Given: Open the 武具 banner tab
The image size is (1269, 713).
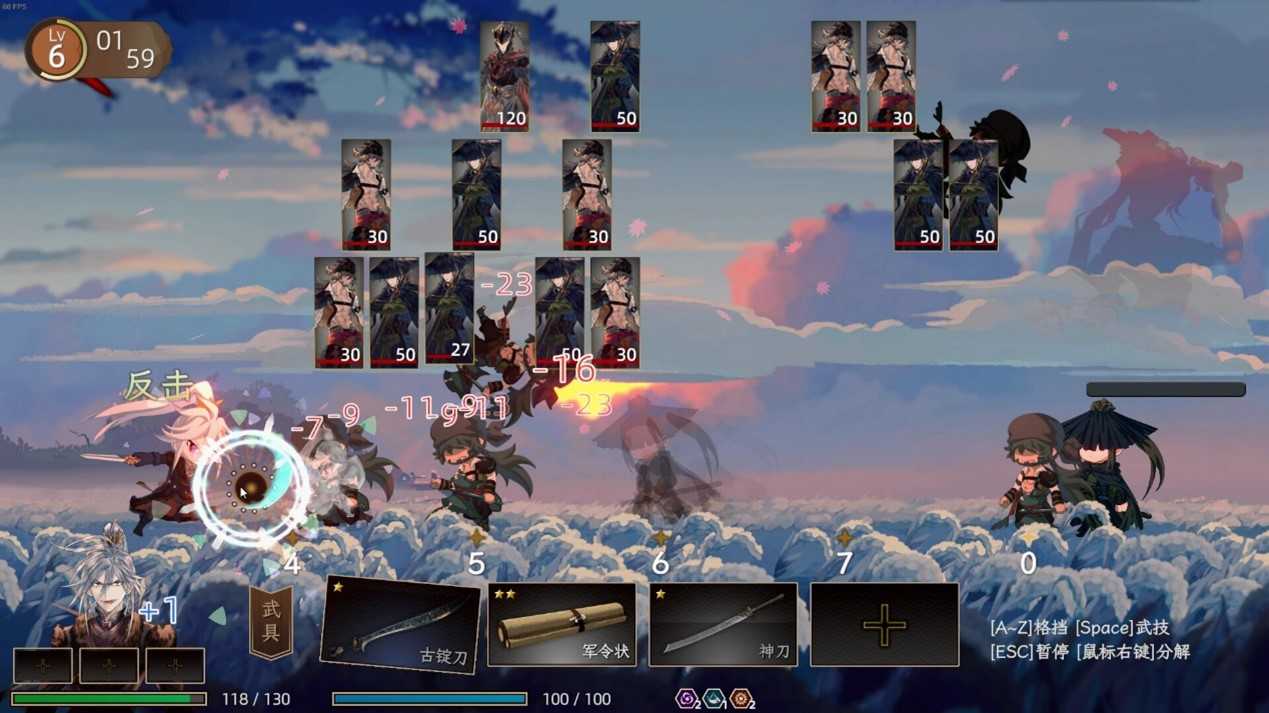Looking at the screenshot, I should (x=271, y=623).
